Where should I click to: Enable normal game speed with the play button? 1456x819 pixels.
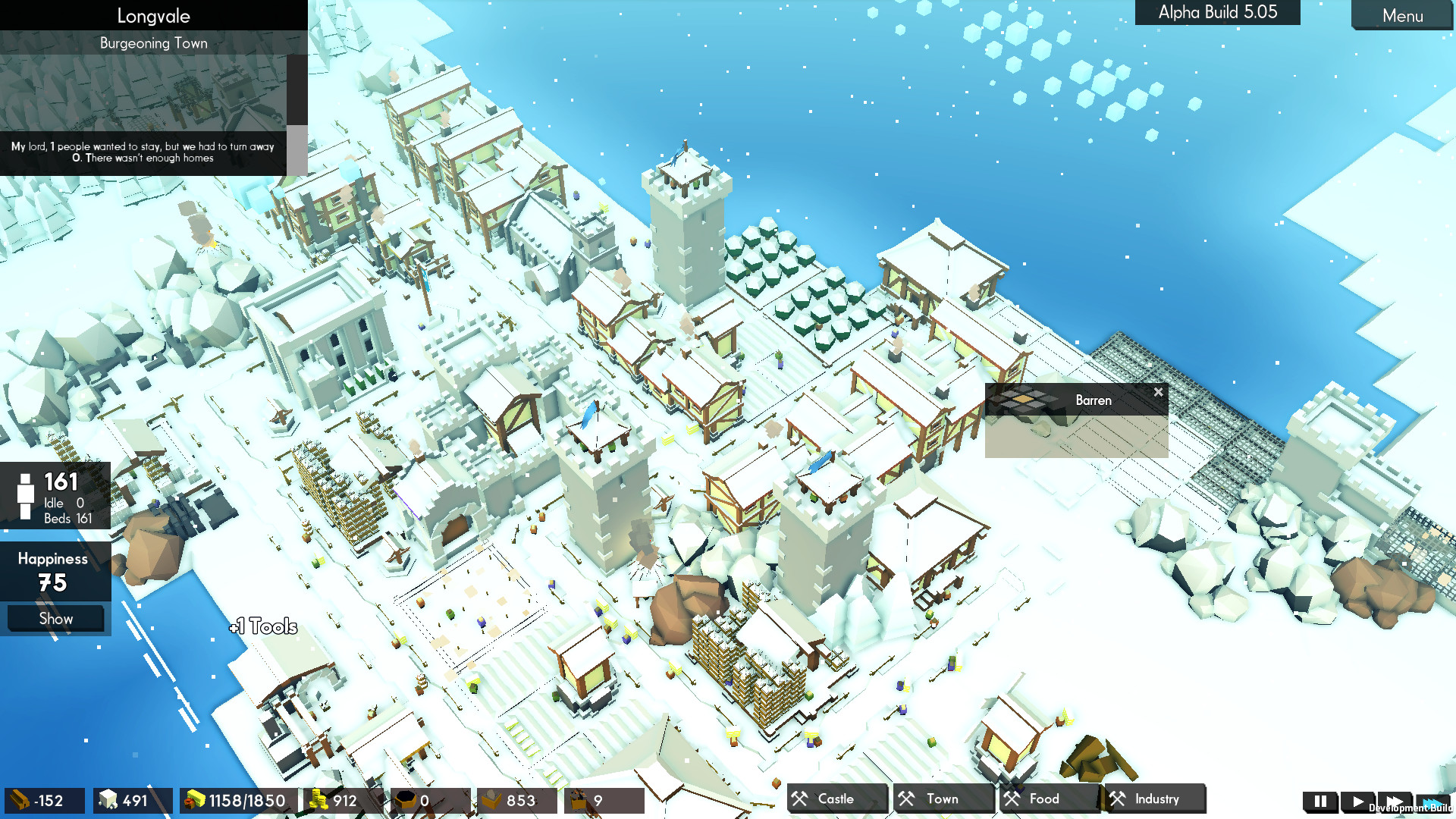1358,801
